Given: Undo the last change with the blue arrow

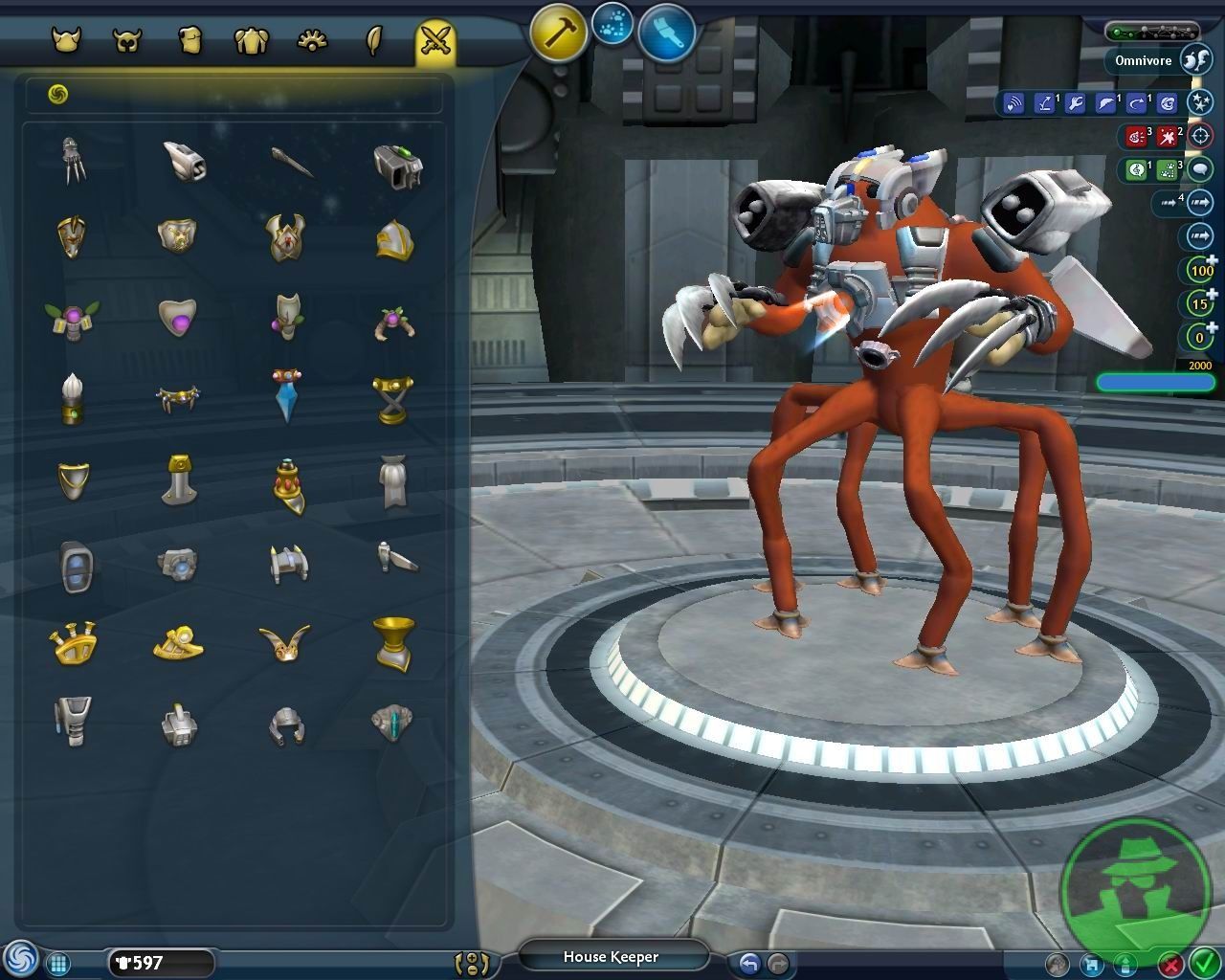Looking at the screenshot, I should [749, 964].
